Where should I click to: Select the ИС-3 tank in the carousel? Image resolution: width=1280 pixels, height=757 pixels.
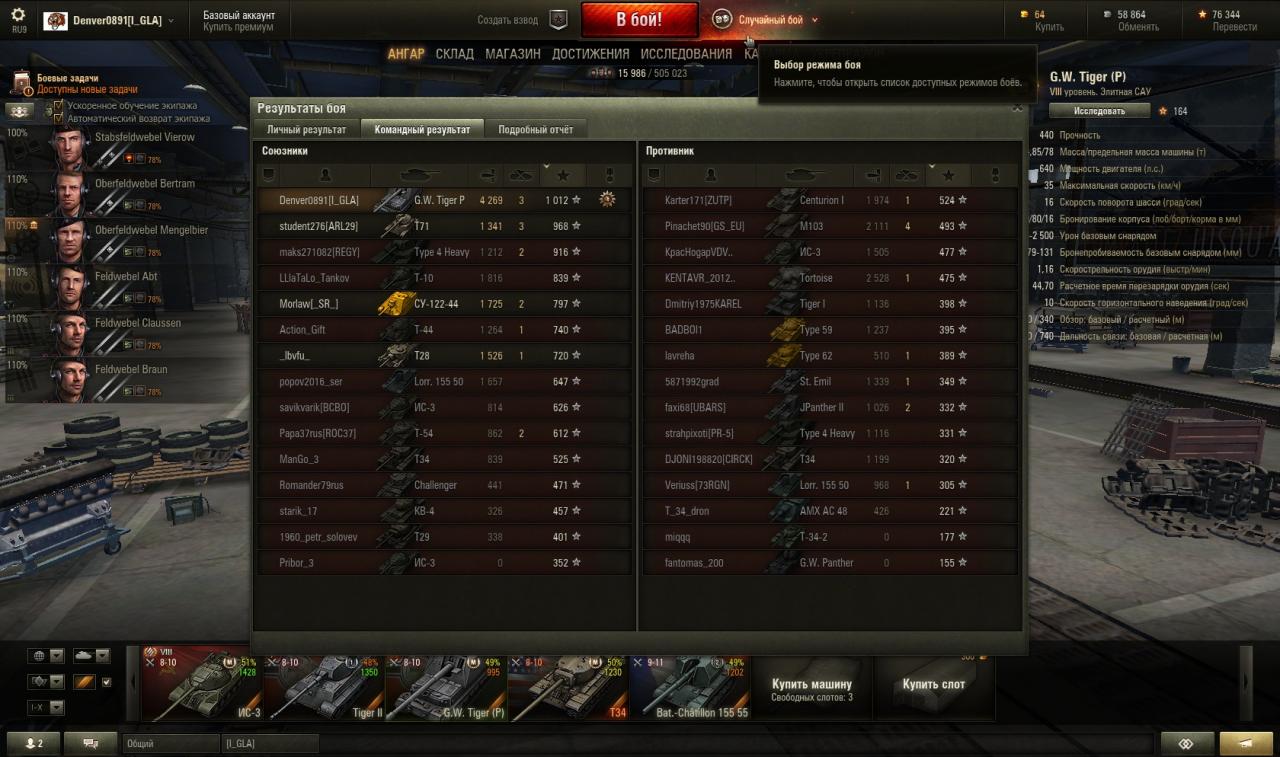tap(202, 687)
